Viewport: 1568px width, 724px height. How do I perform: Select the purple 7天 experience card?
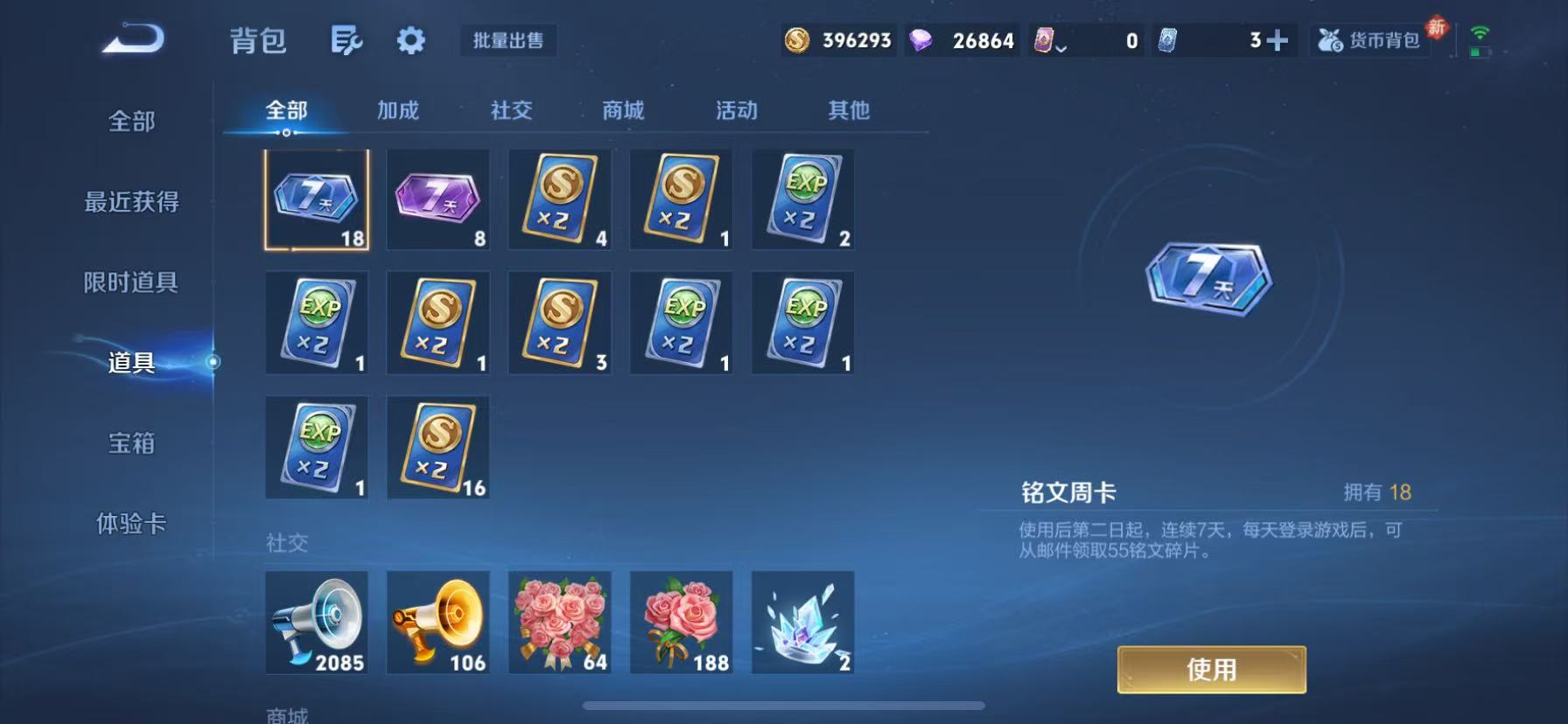(x=437, y=199)
